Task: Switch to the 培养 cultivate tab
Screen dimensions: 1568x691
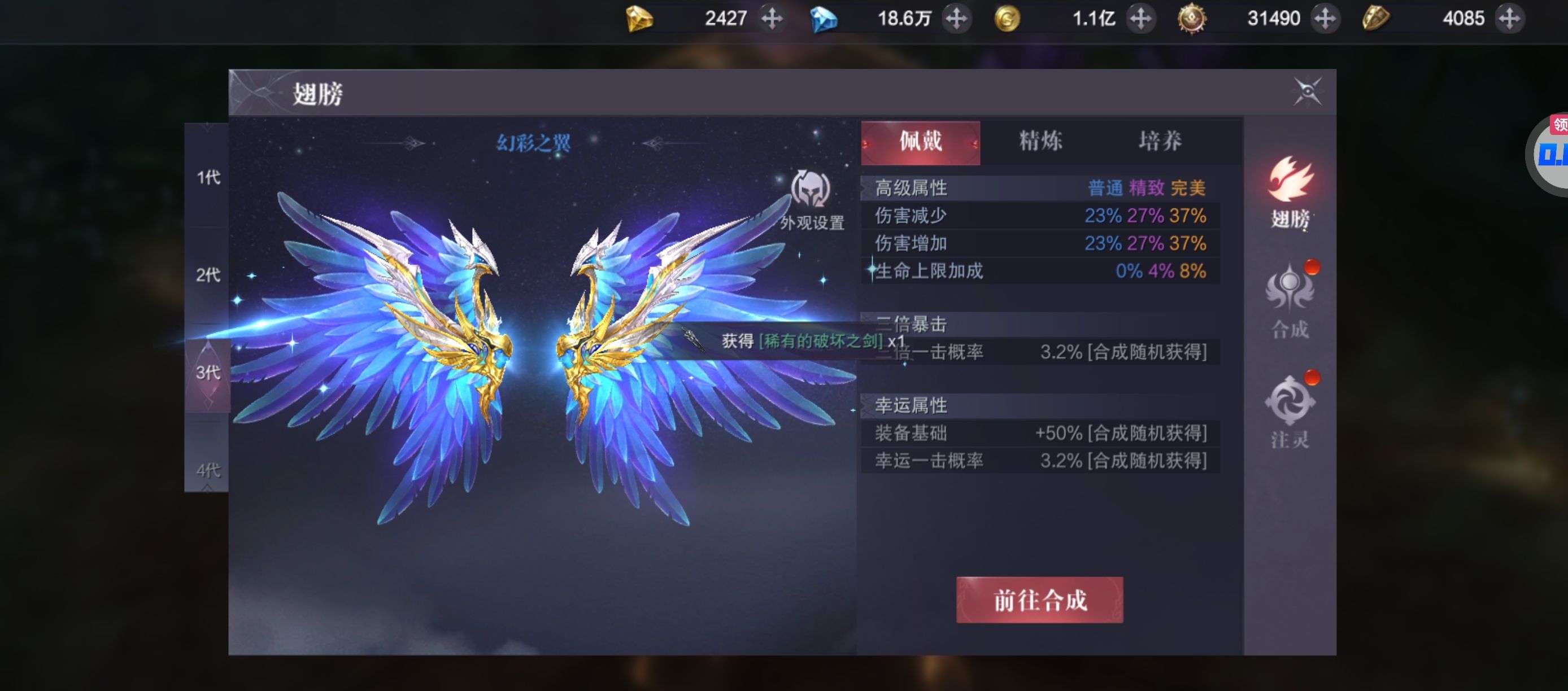Action: click(1160, 142)
